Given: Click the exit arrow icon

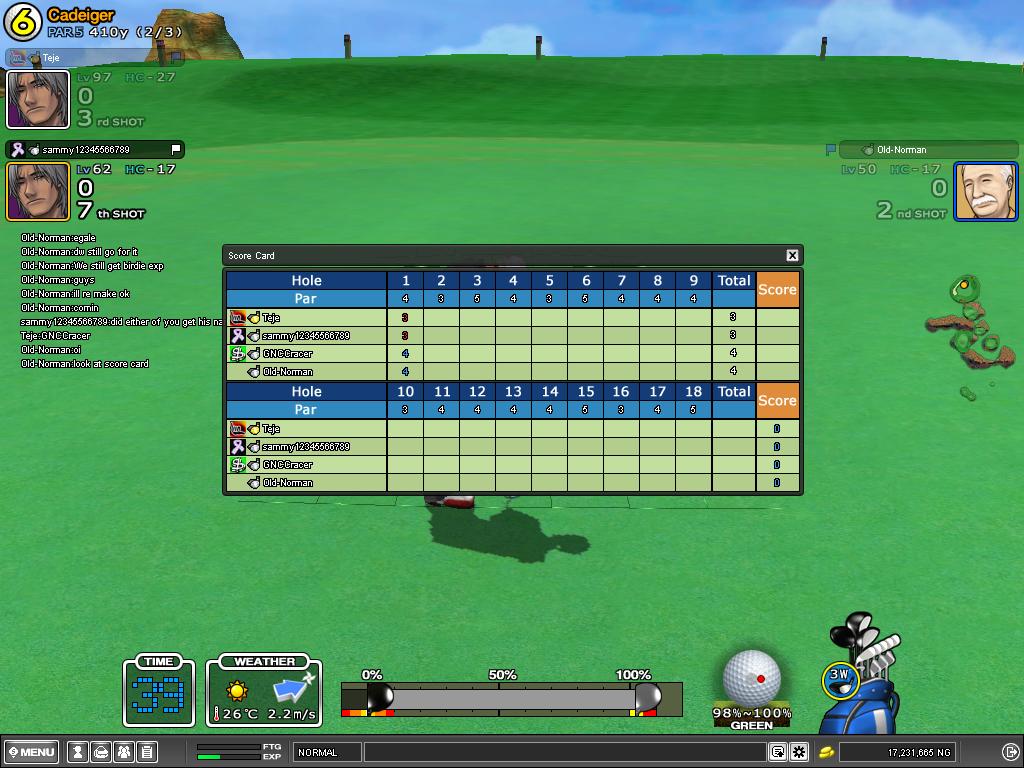Looking at the screenshot, I should (1010, 752).
